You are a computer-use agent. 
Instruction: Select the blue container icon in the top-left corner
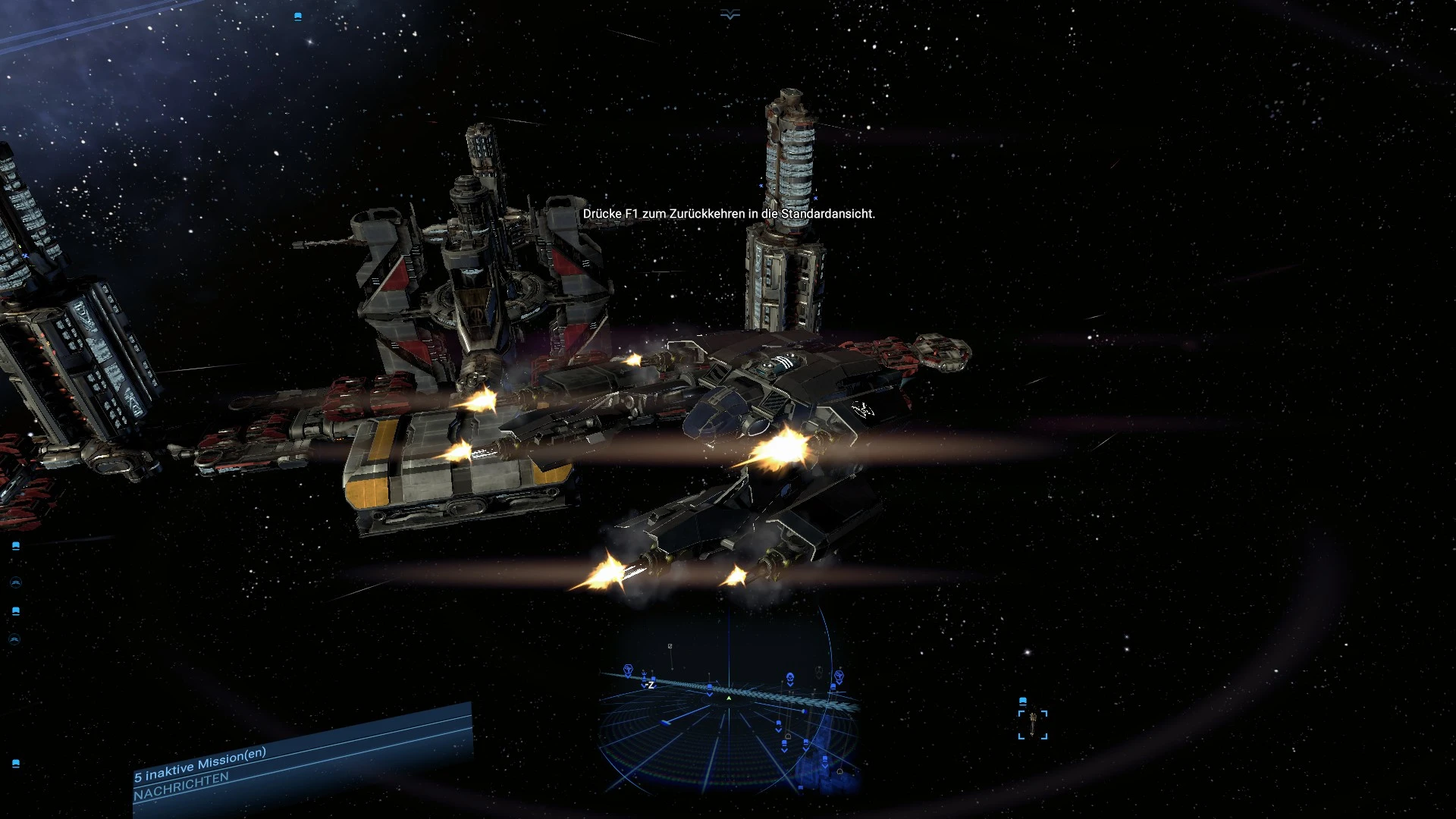298,17
